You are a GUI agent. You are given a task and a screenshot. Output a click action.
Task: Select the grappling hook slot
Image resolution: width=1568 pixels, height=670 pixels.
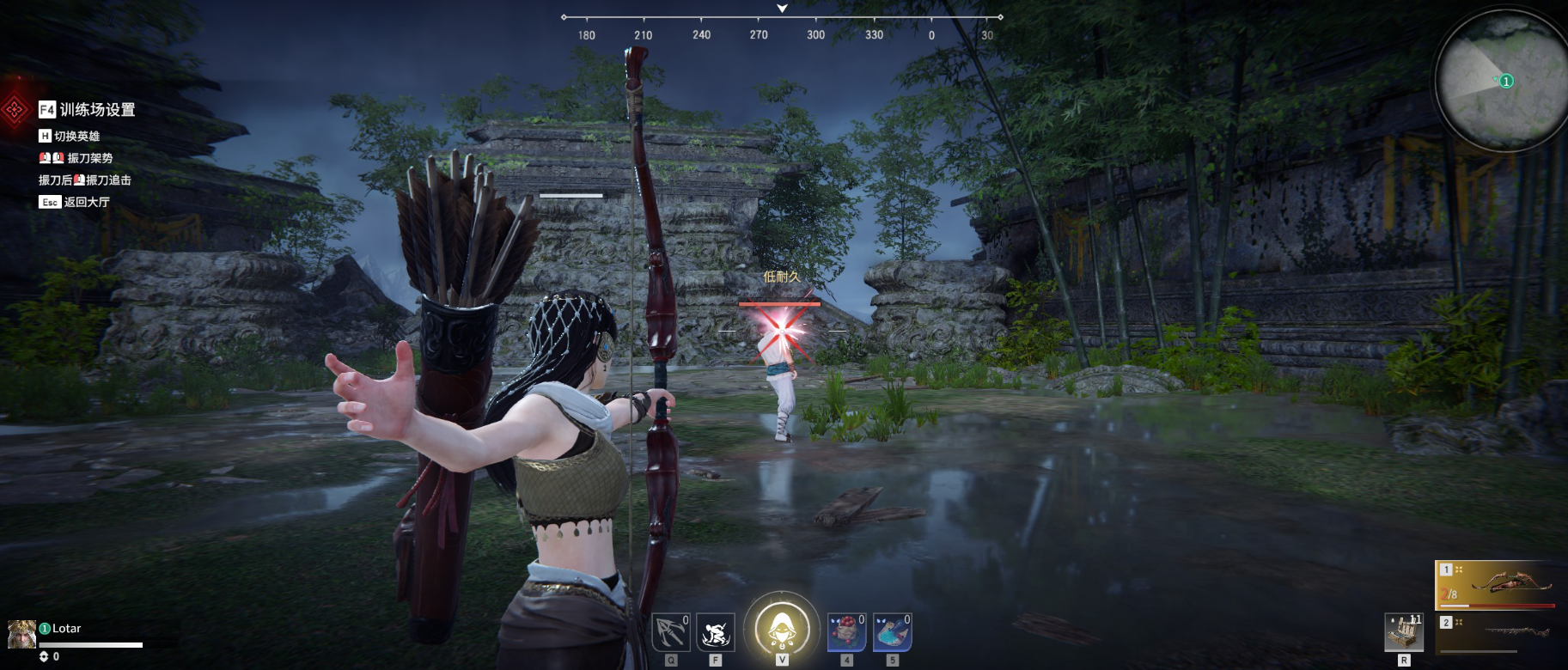point(670,633)
